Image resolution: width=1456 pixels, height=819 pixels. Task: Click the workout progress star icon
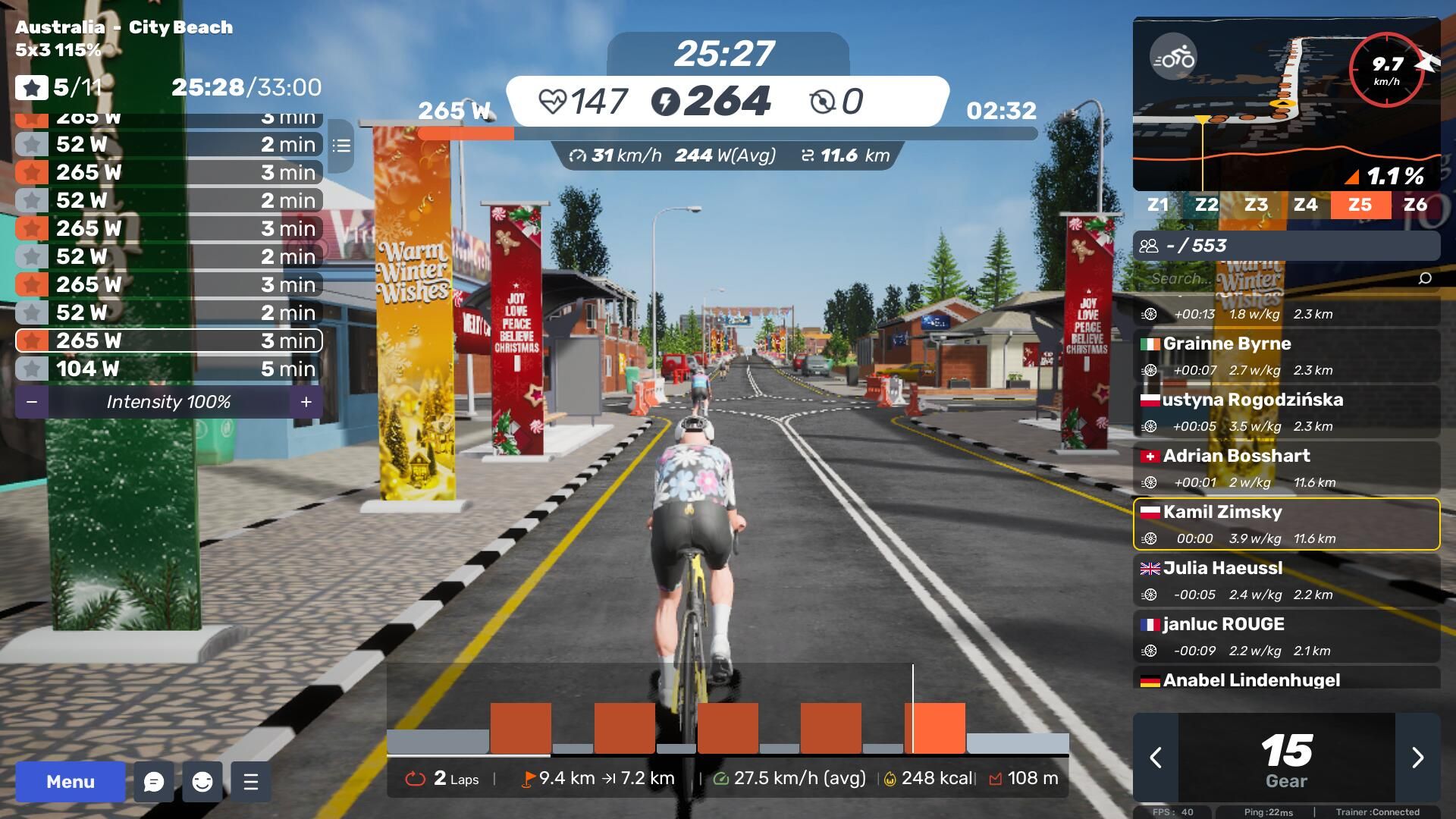pyautogui.click(x=31, y=88)
